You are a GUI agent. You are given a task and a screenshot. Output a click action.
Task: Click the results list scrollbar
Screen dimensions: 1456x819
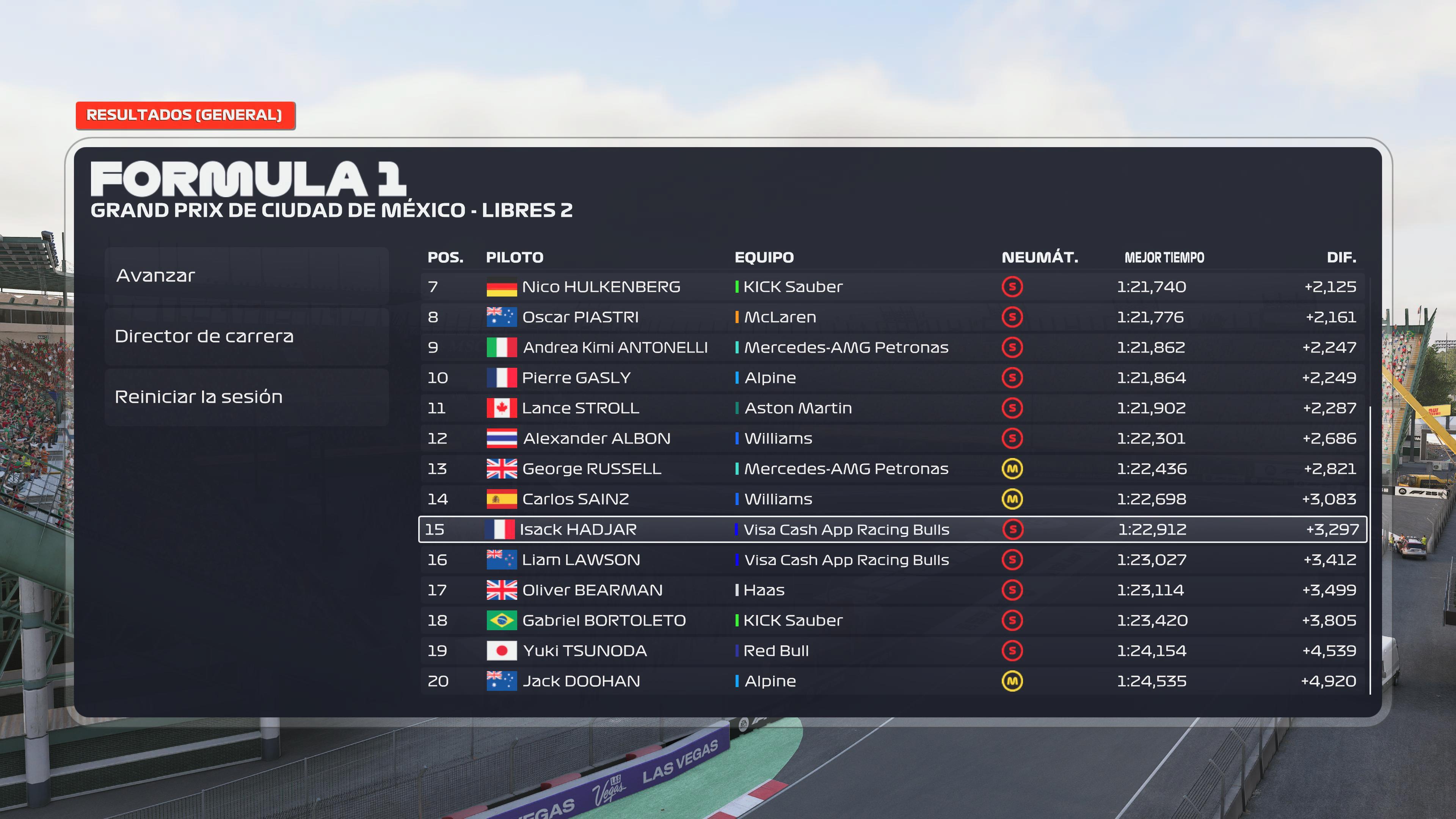pyautogui.click(x=1370, y=548)
